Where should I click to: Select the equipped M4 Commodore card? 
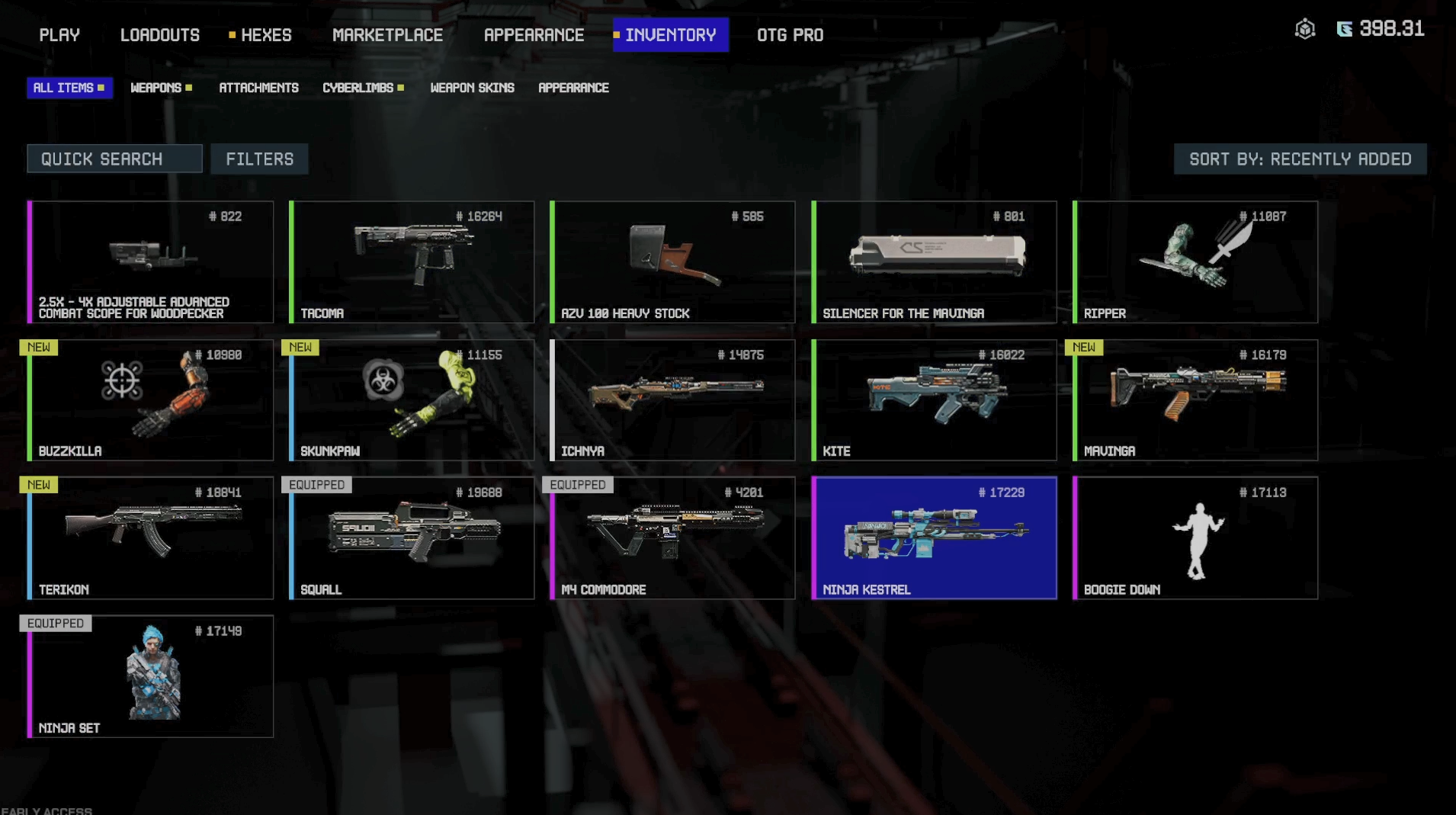[672, 538]
